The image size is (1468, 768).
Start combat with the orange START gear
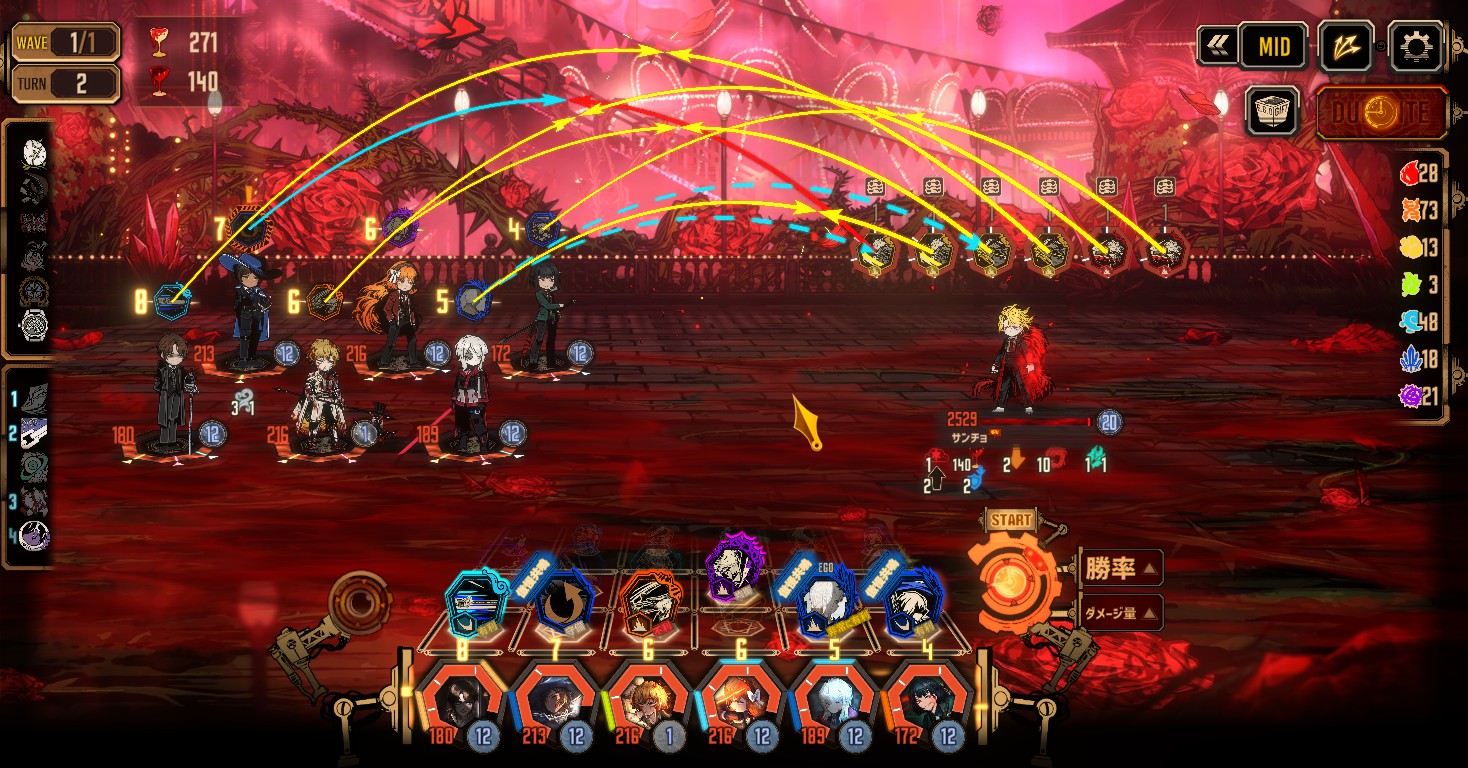(x=1011, y=582)
